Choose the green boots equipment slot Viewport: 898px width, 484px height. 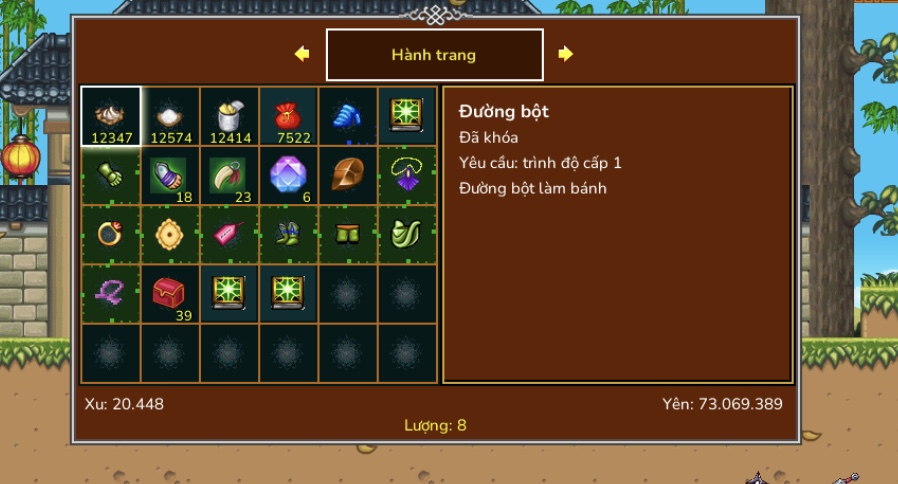coord(289,234)
